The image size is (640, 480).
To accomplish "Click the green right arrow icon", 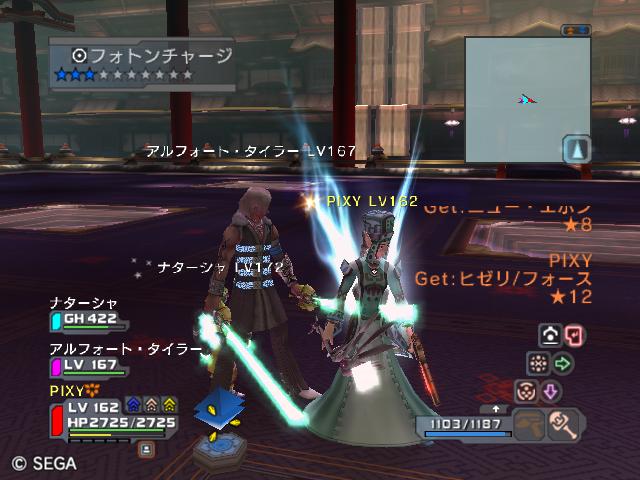I will tap(563, 363).
